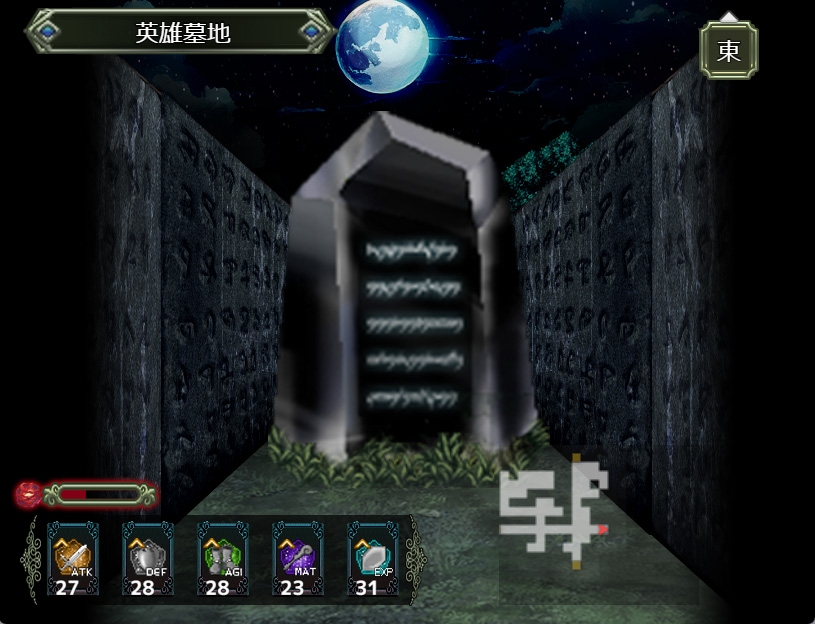Click the 英雄墓地 location banner
Screen dimensions: 815x624
[182, 32]
